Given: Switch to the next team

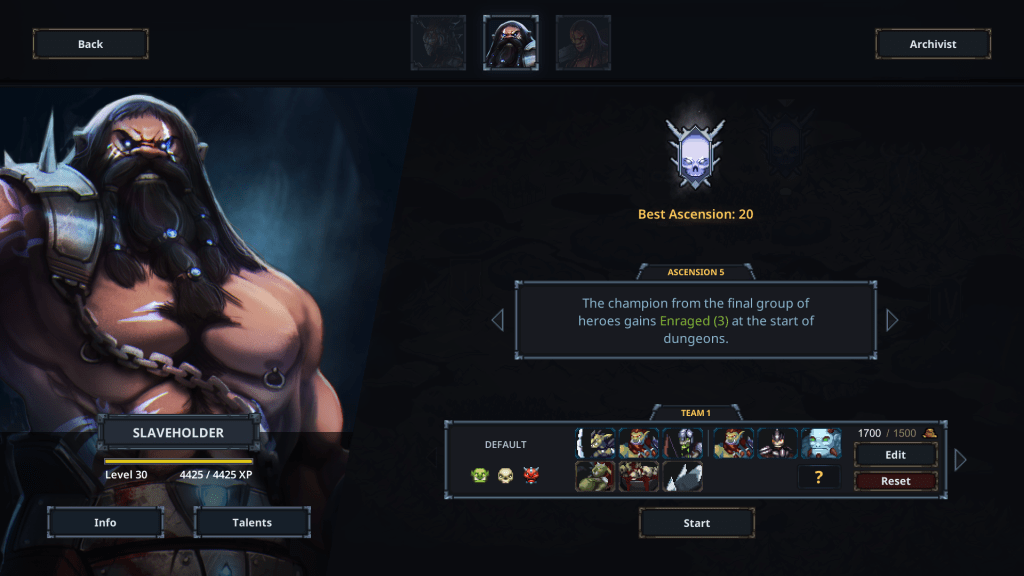Looking at the screenshot, I should pos(961,460).
